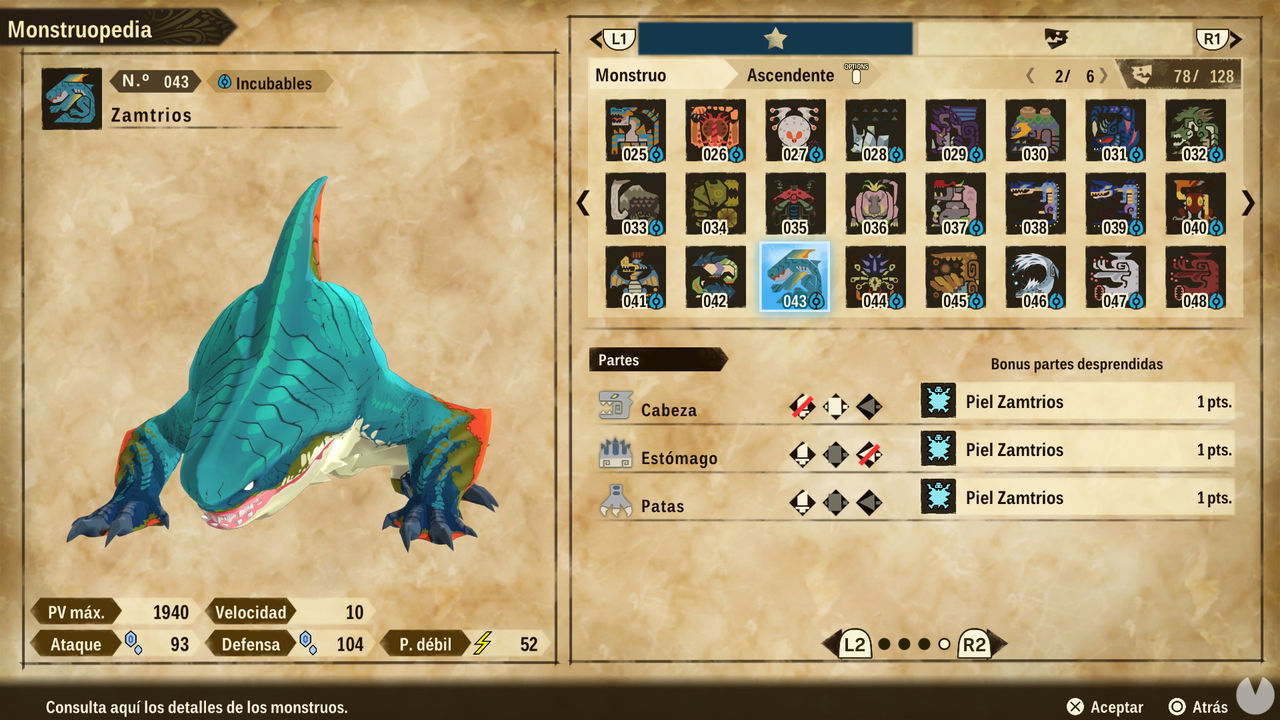
Task: Select monster thumbnail 026 in the grid
Action: click(714, 130)
